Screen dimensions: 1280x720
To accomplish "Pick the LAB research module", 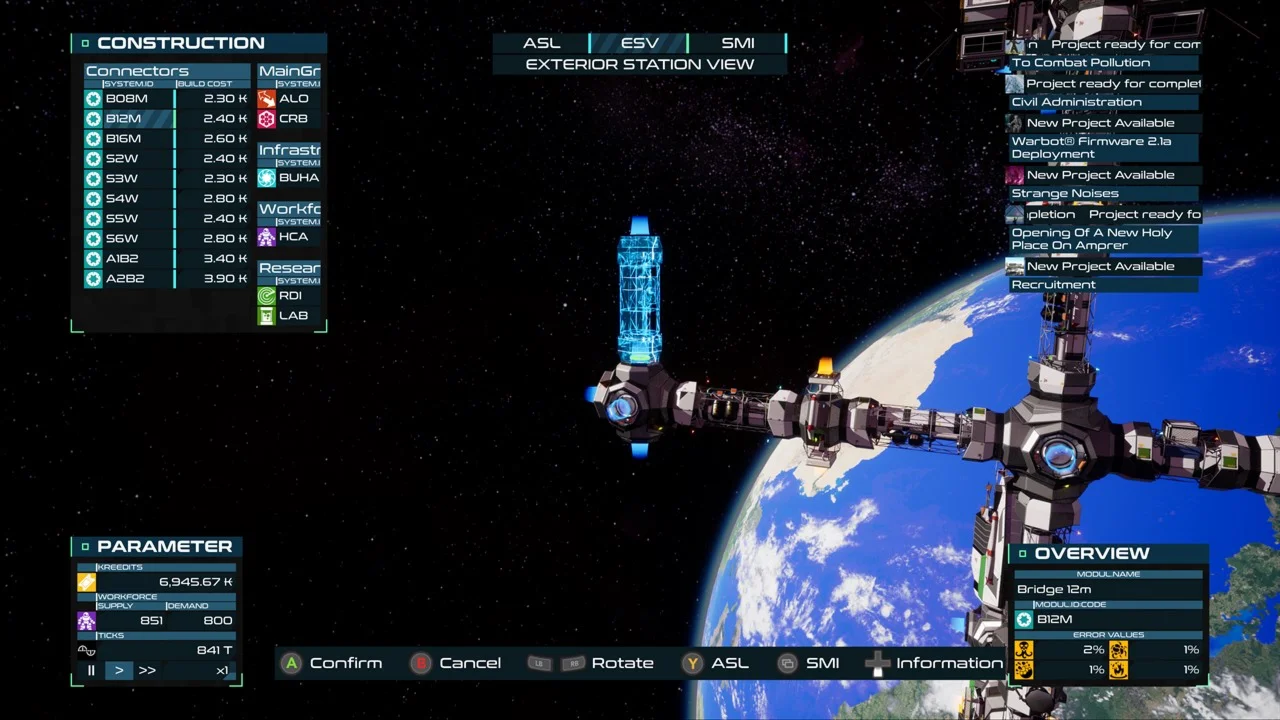I will click(292, 316).
